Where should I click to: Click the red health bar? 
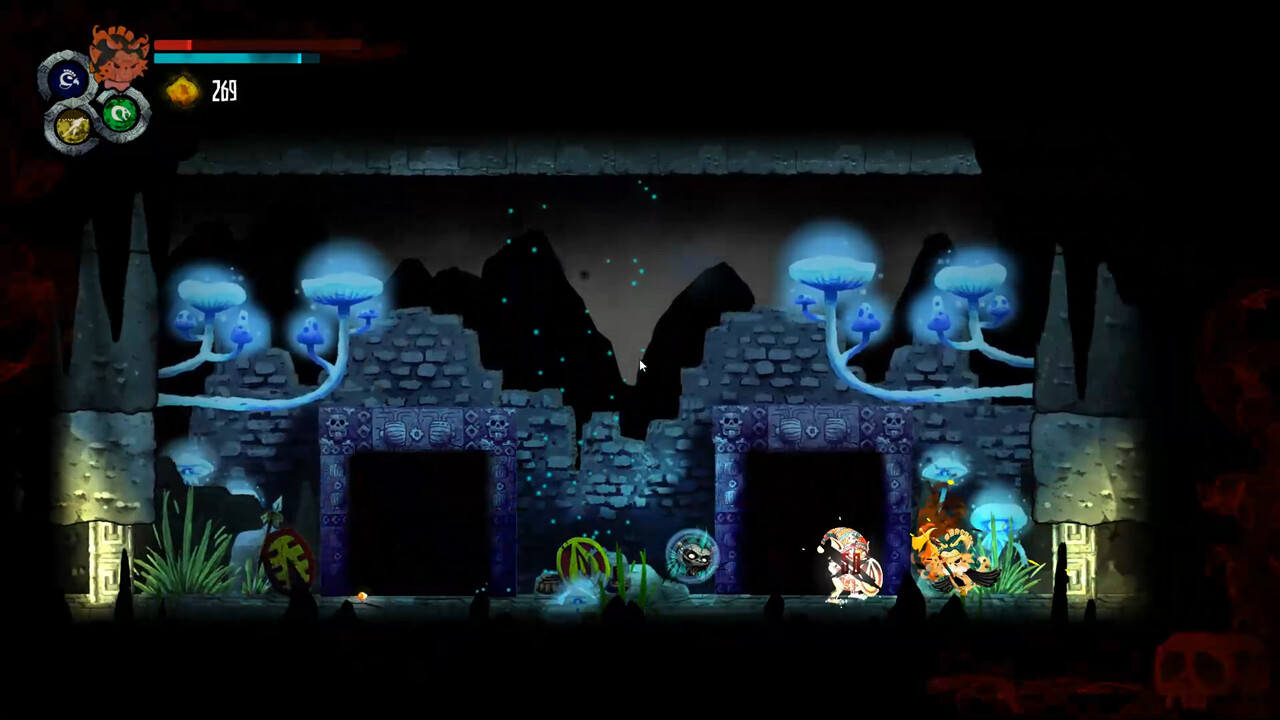(x=180, y=44)
